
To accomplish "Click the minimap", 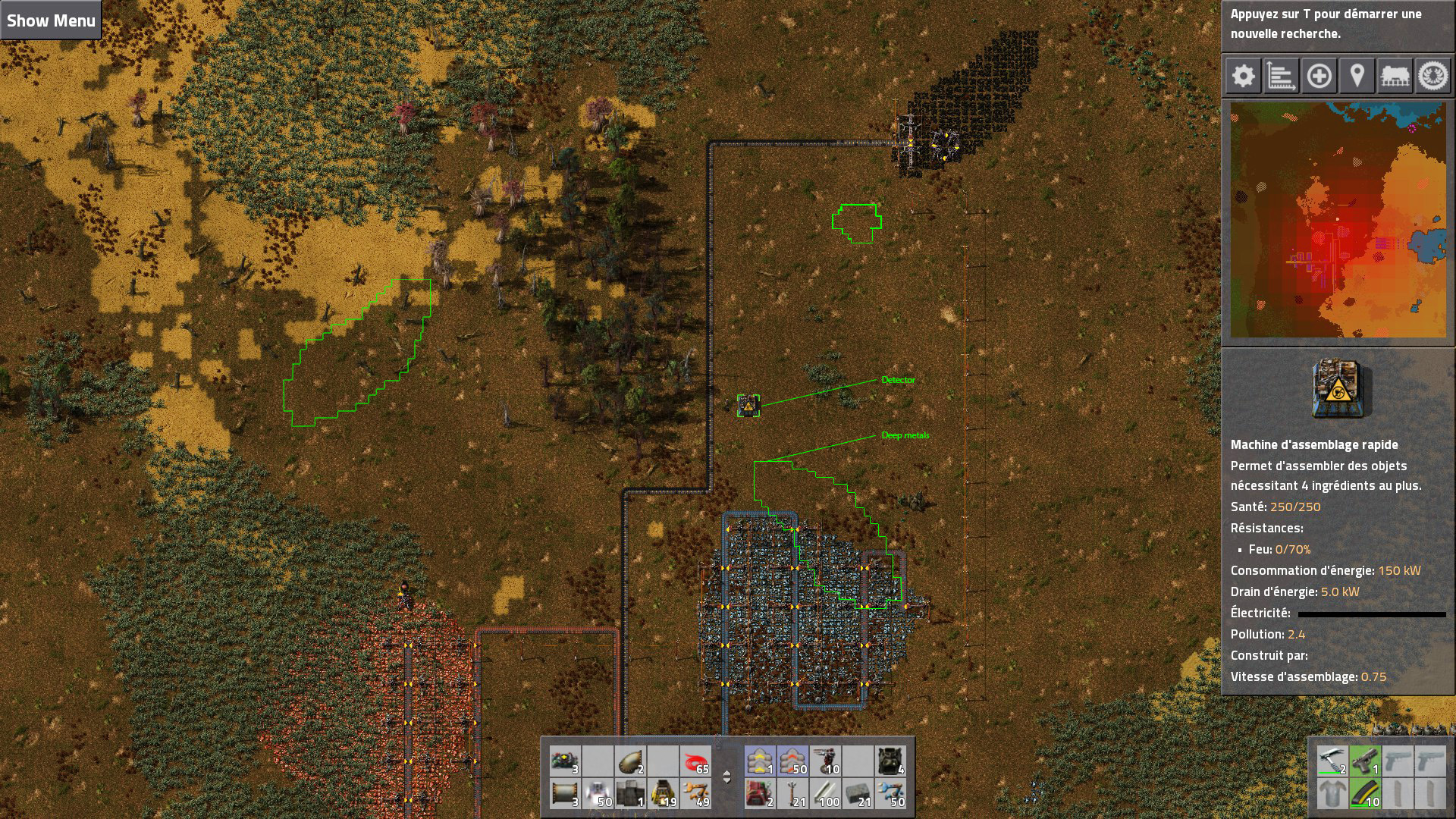I will coord(1338,220).
